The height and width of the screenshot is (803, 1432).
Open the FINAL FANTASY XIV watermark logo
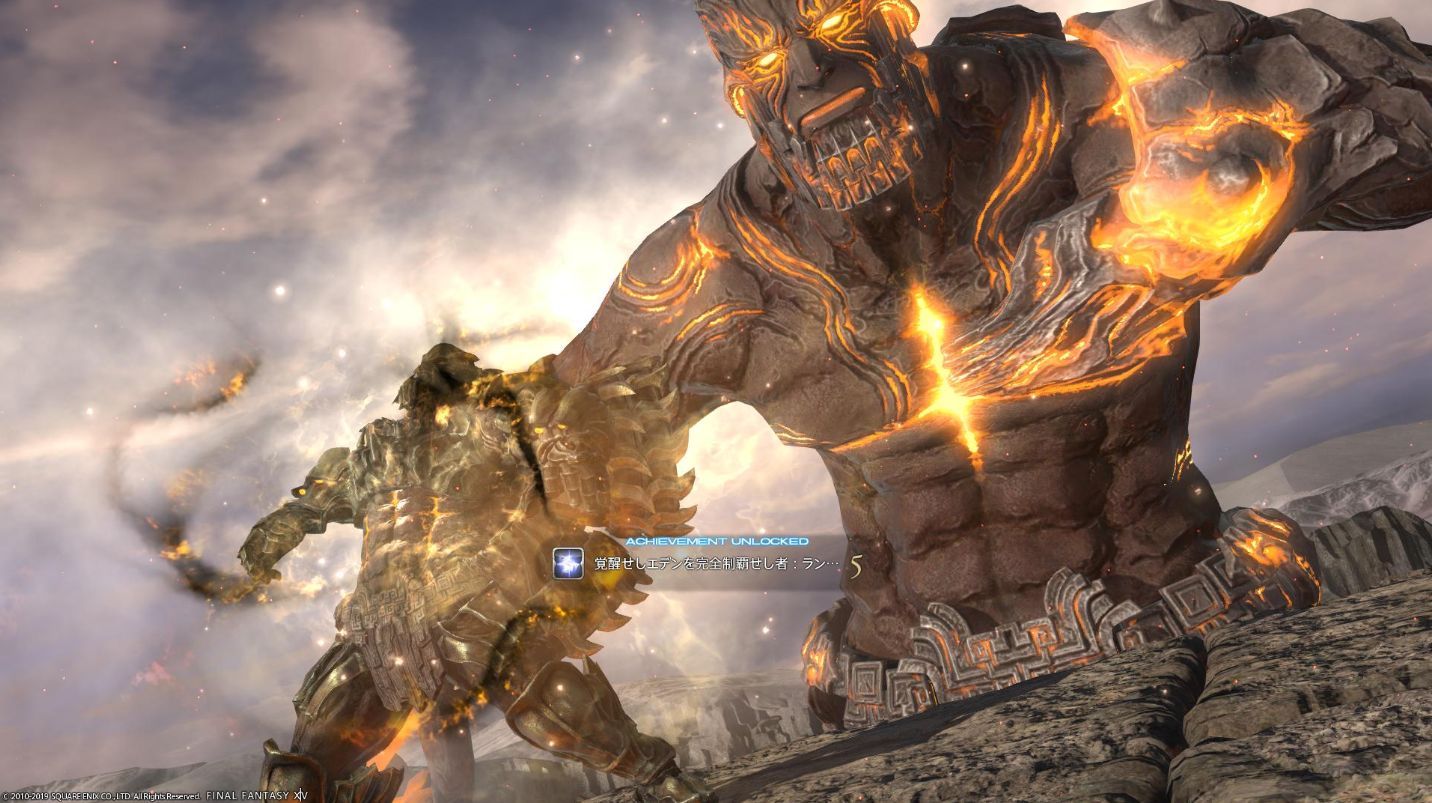255,795
